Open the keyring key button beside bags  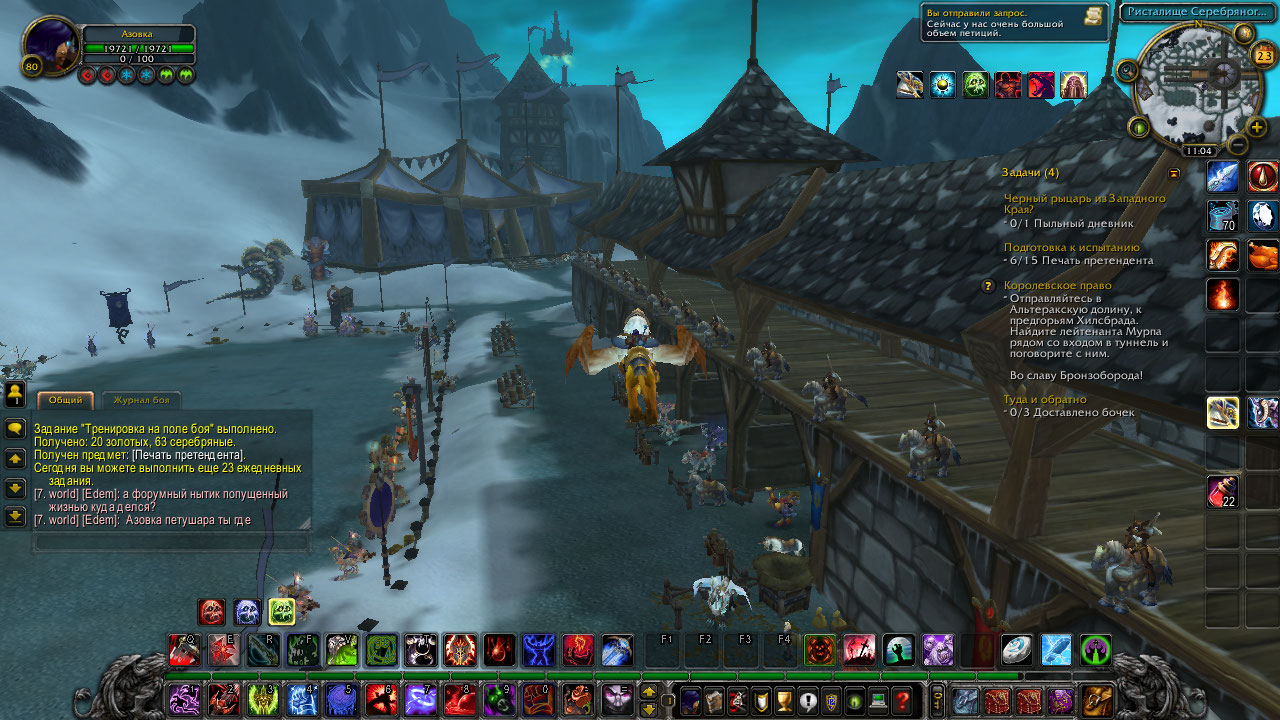[938, 699]
